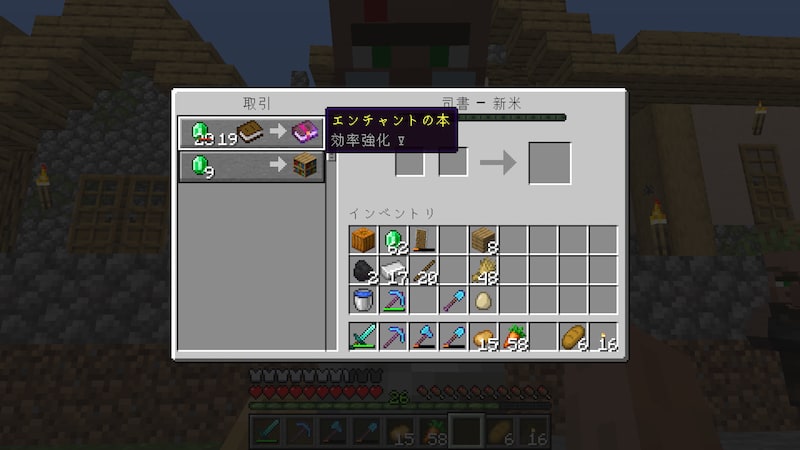
Task: Select the pumpkin block in the inventory
Action: (x=363, y=240)
